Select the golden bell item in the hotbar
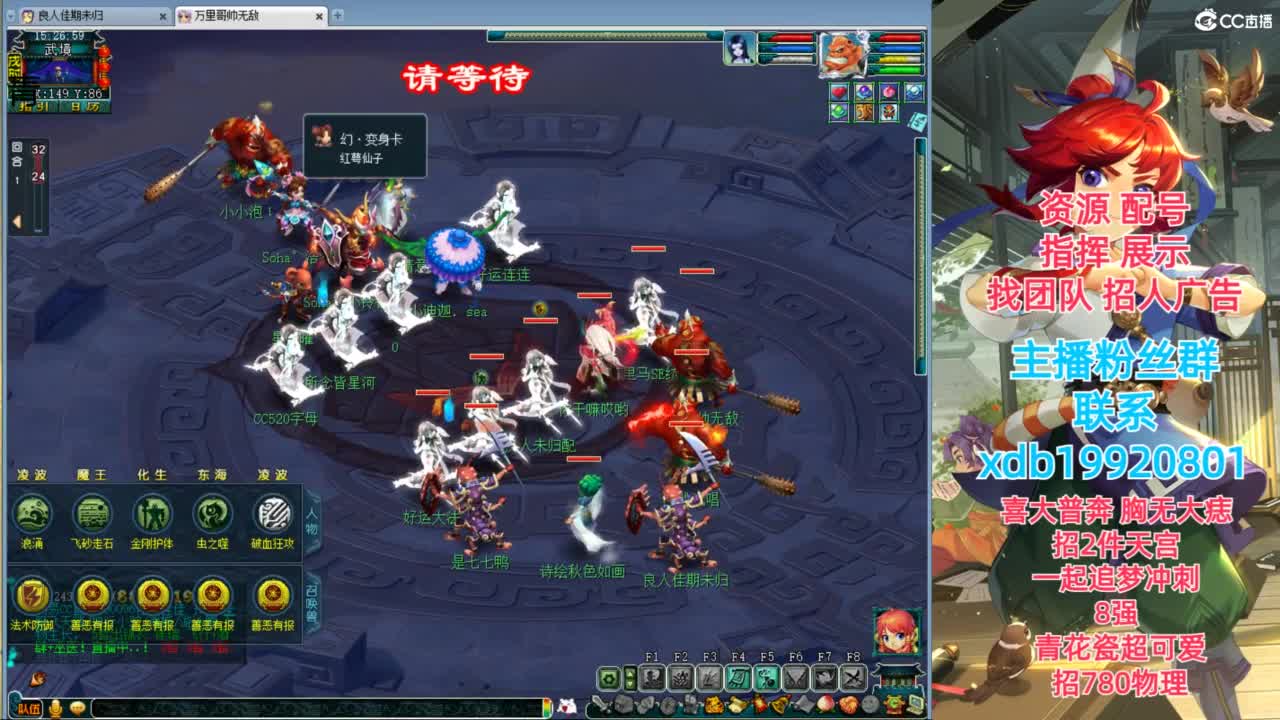 (x=778, y=706)
